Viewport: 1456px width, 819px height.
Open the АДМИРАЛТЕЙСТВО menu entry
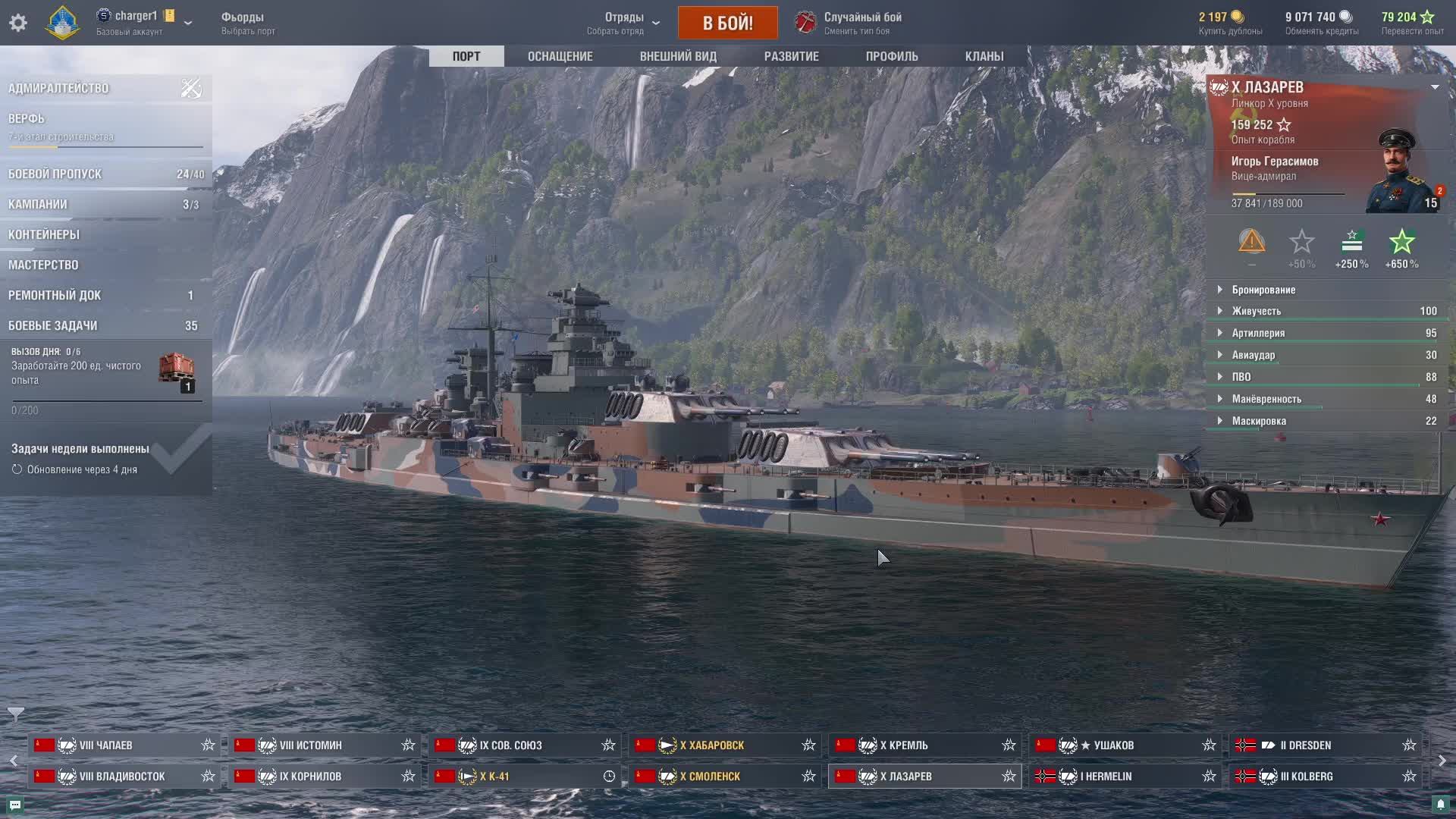(58, 88)
